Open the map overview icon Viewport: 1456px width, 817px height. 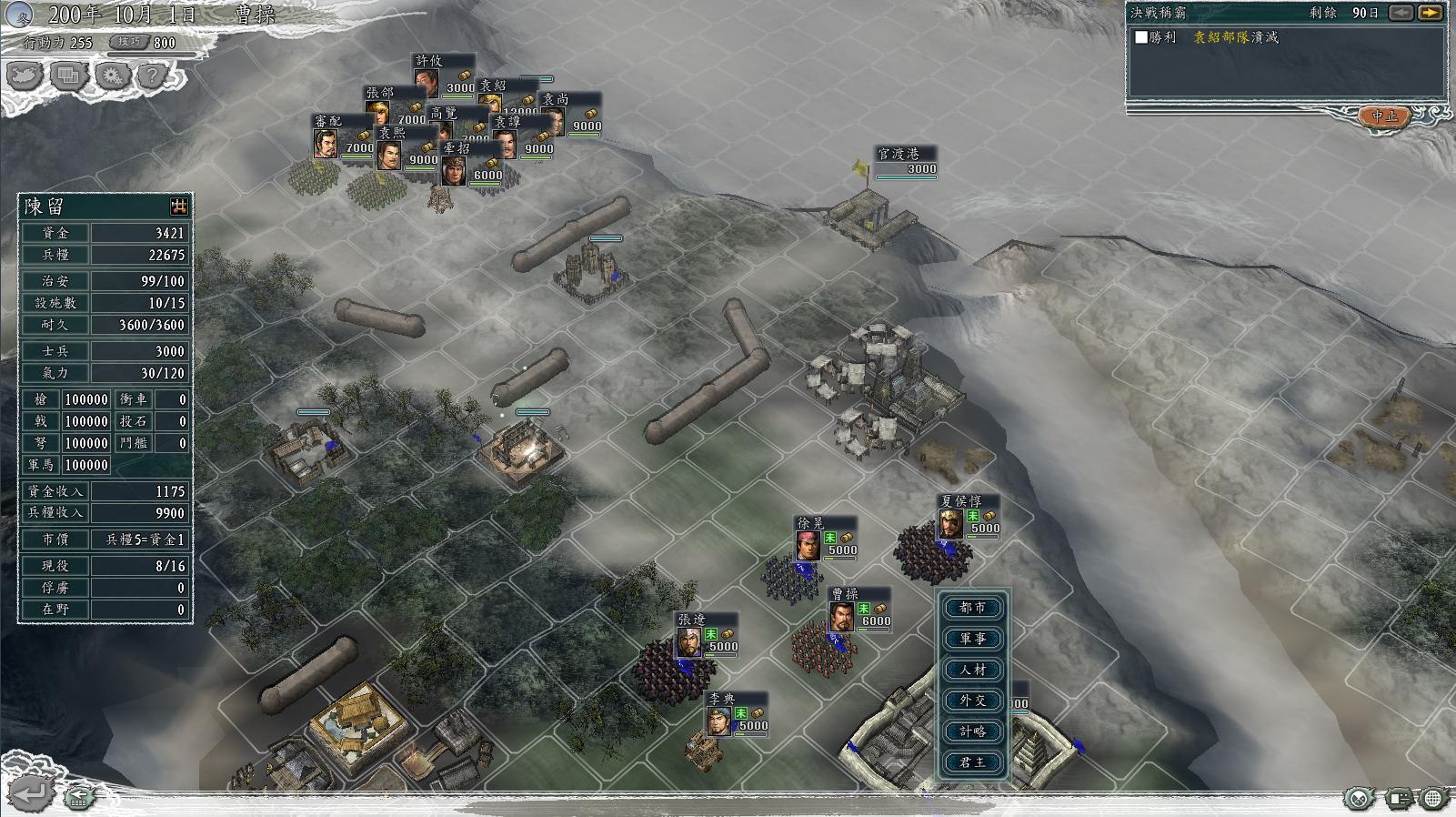coord(25,76)
